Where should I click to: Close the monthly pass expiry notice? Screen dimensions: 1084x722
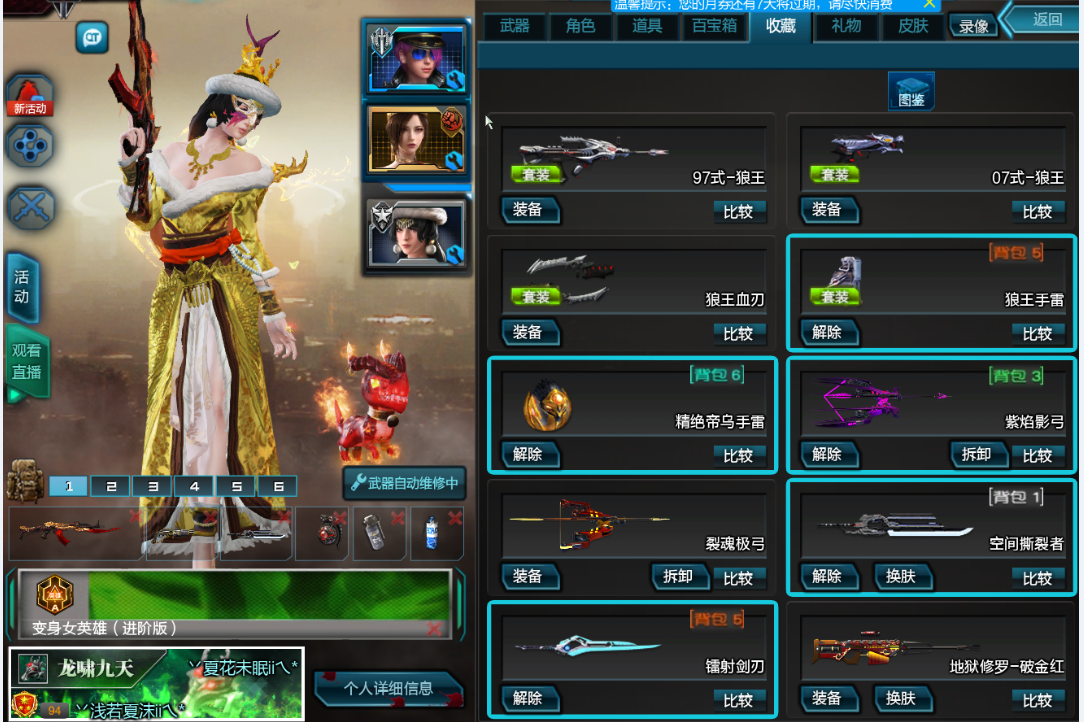929,4
